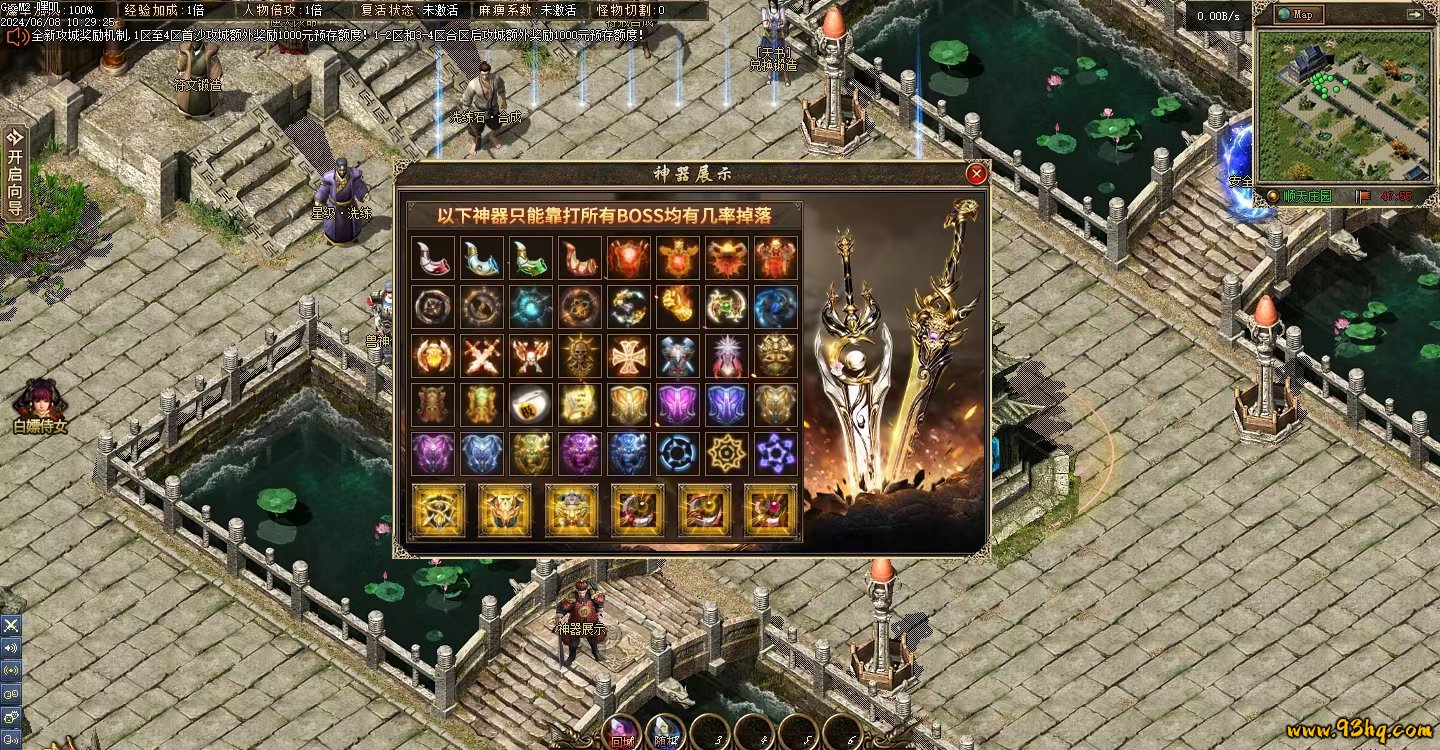1440x750 pixels.
Task: Open the 开启向导 guide panel
Action: pos(14,172)
